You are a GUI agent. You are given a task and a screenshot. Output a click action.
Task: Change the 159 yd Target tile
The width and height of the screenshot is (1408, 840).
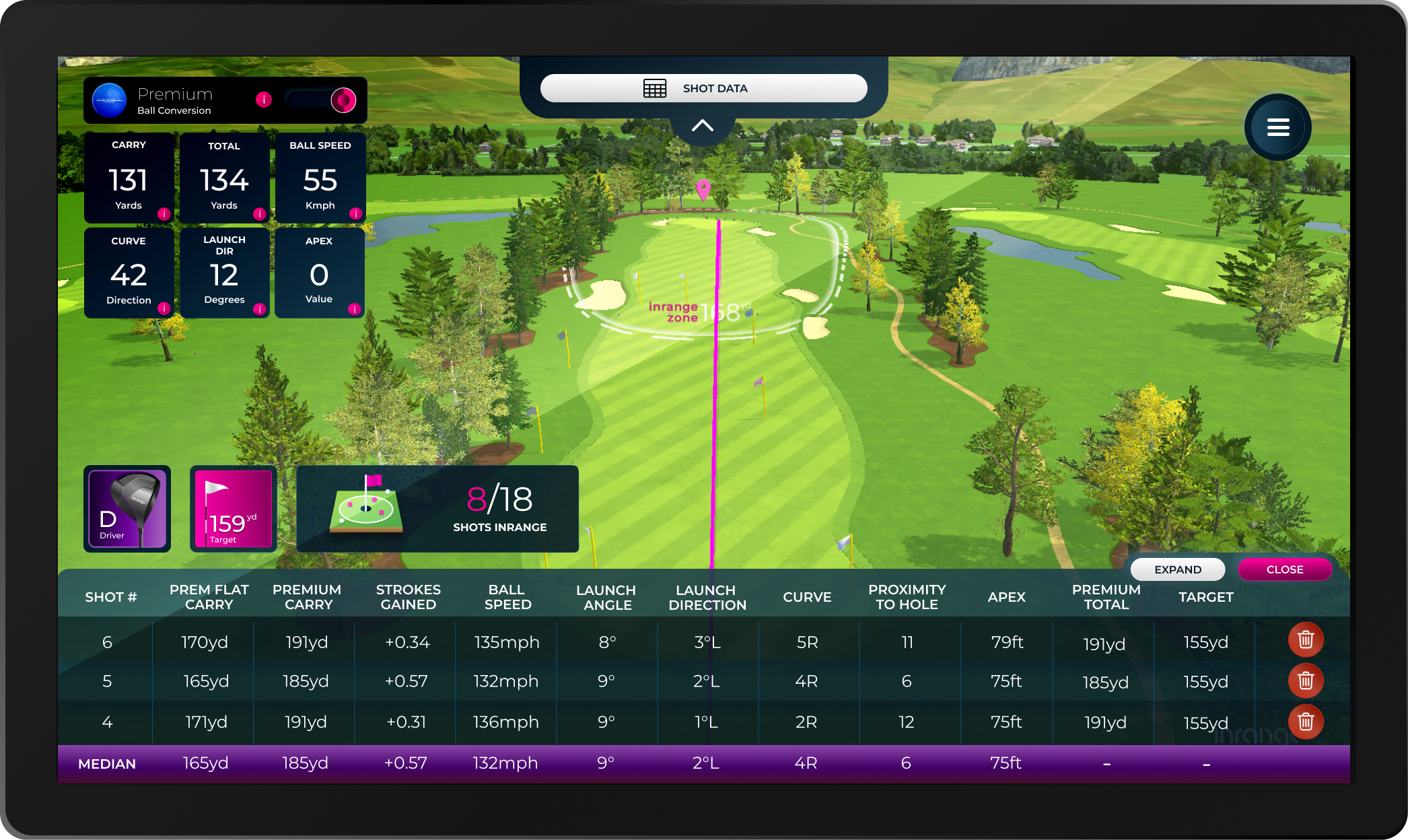pos(233,509)
